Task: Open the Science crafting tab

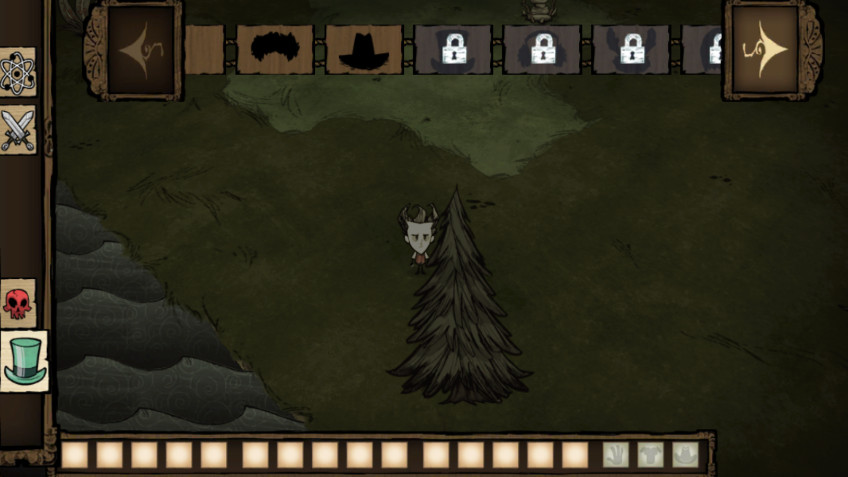Action: [x=19, y=72]
